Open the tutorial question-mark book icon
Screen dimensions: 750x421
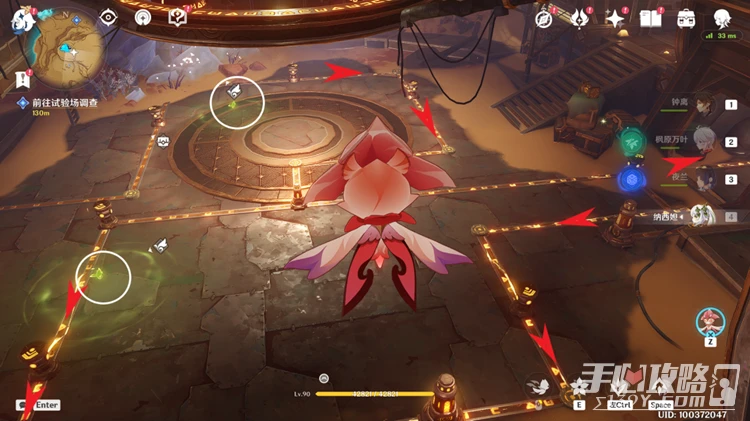(x=178, y=18)
